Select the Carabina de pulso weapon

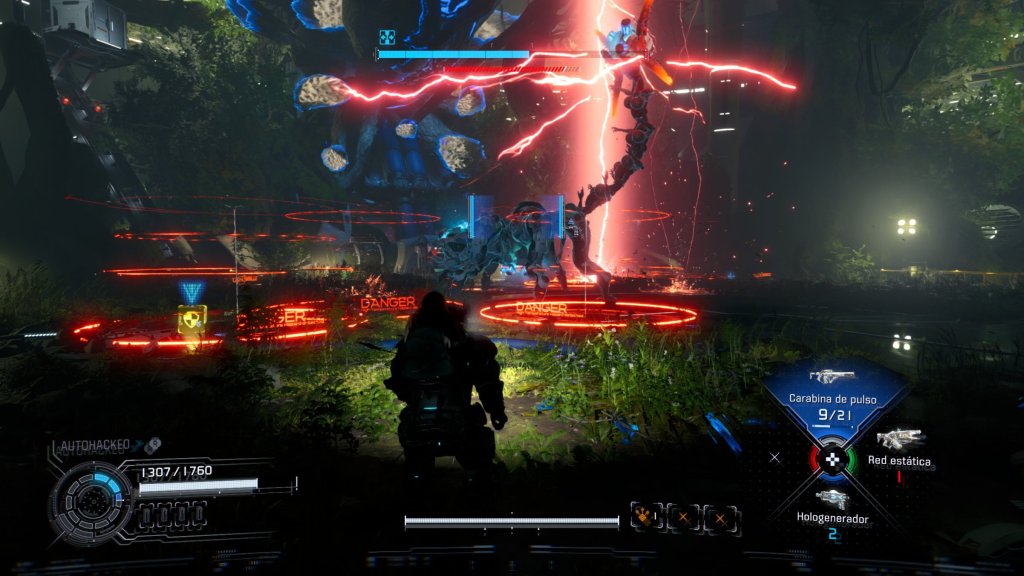click(832, 378)
